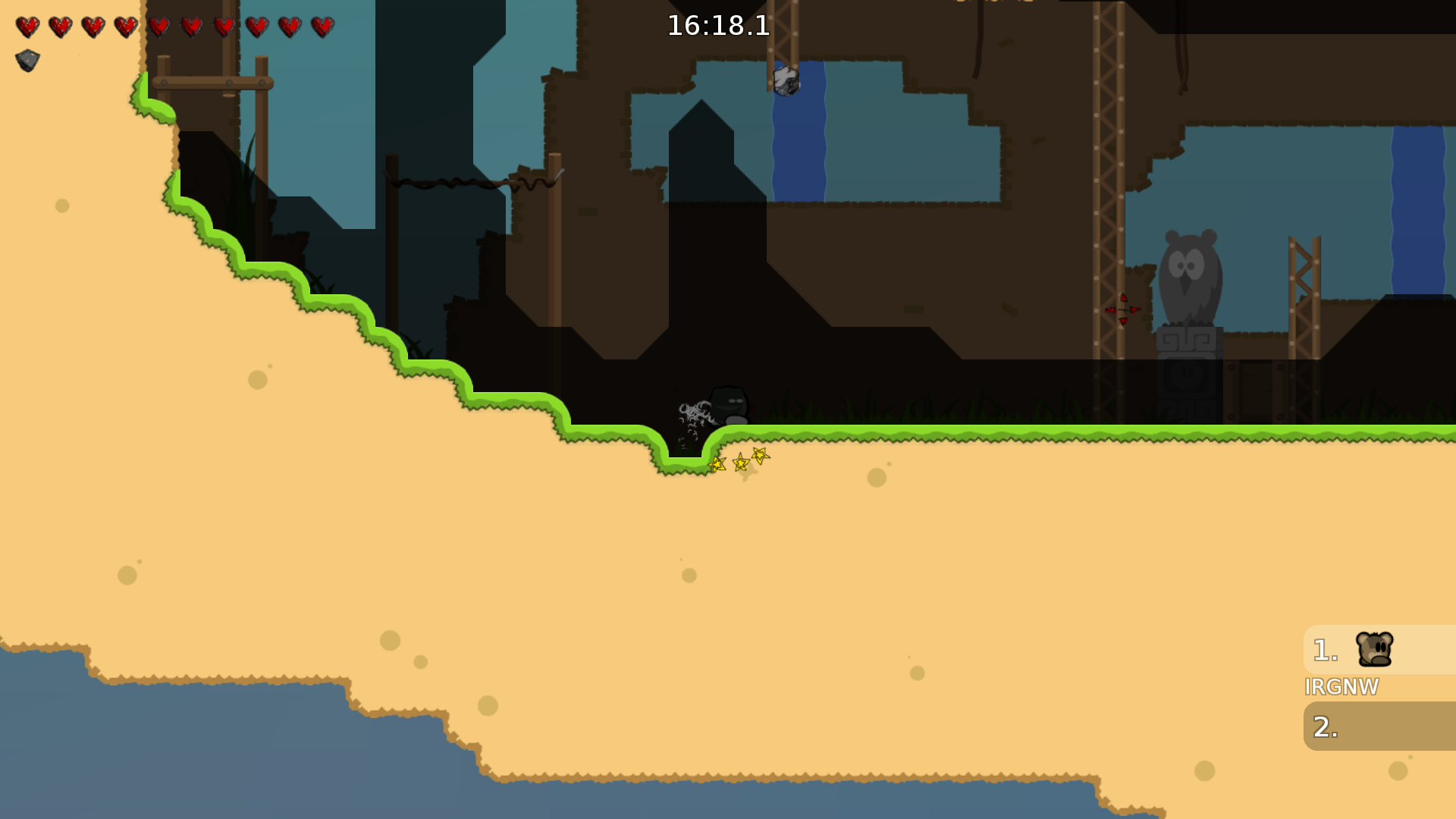The image size is (1456, 819).
Task: Click the last heart in the health bar
Action: 322,25
